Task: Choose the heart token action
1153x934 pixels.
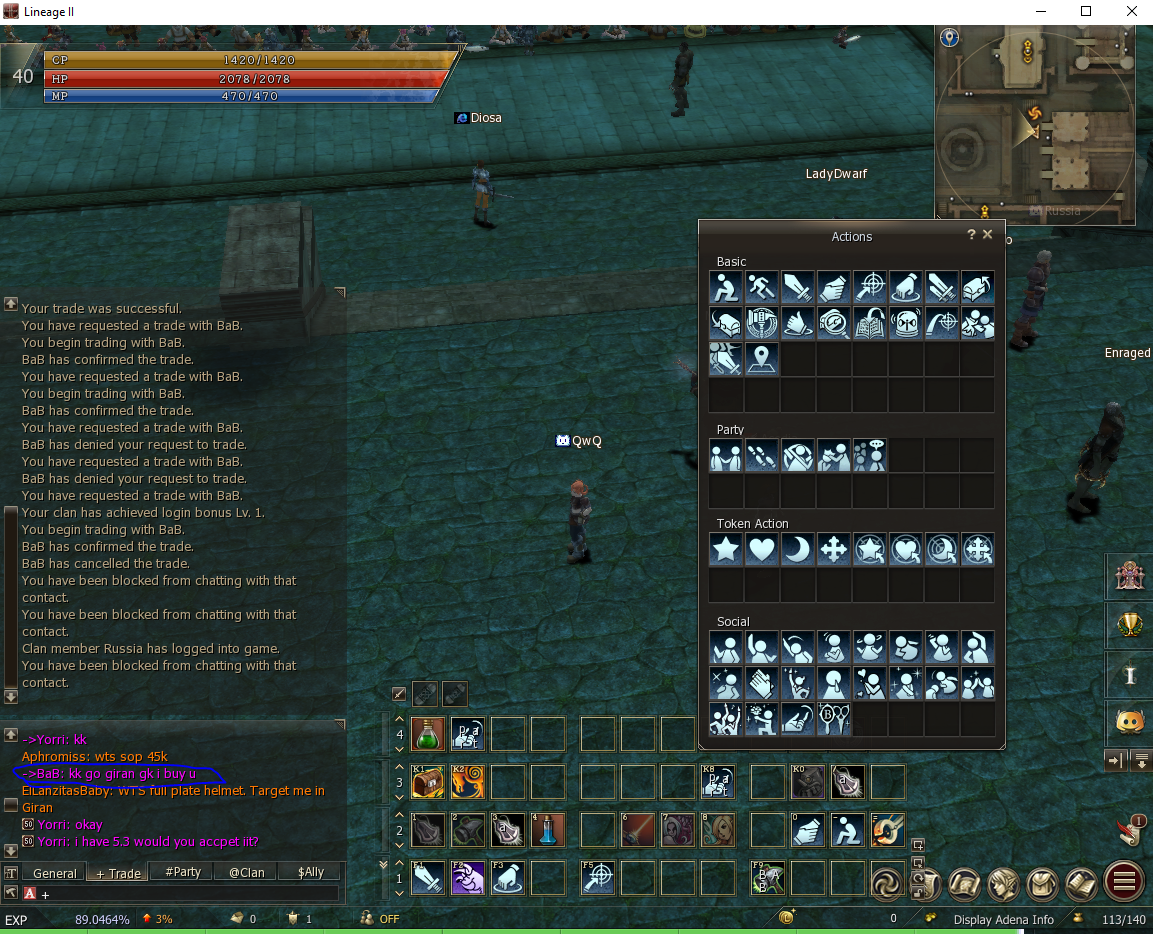Action: click(762, 549)
